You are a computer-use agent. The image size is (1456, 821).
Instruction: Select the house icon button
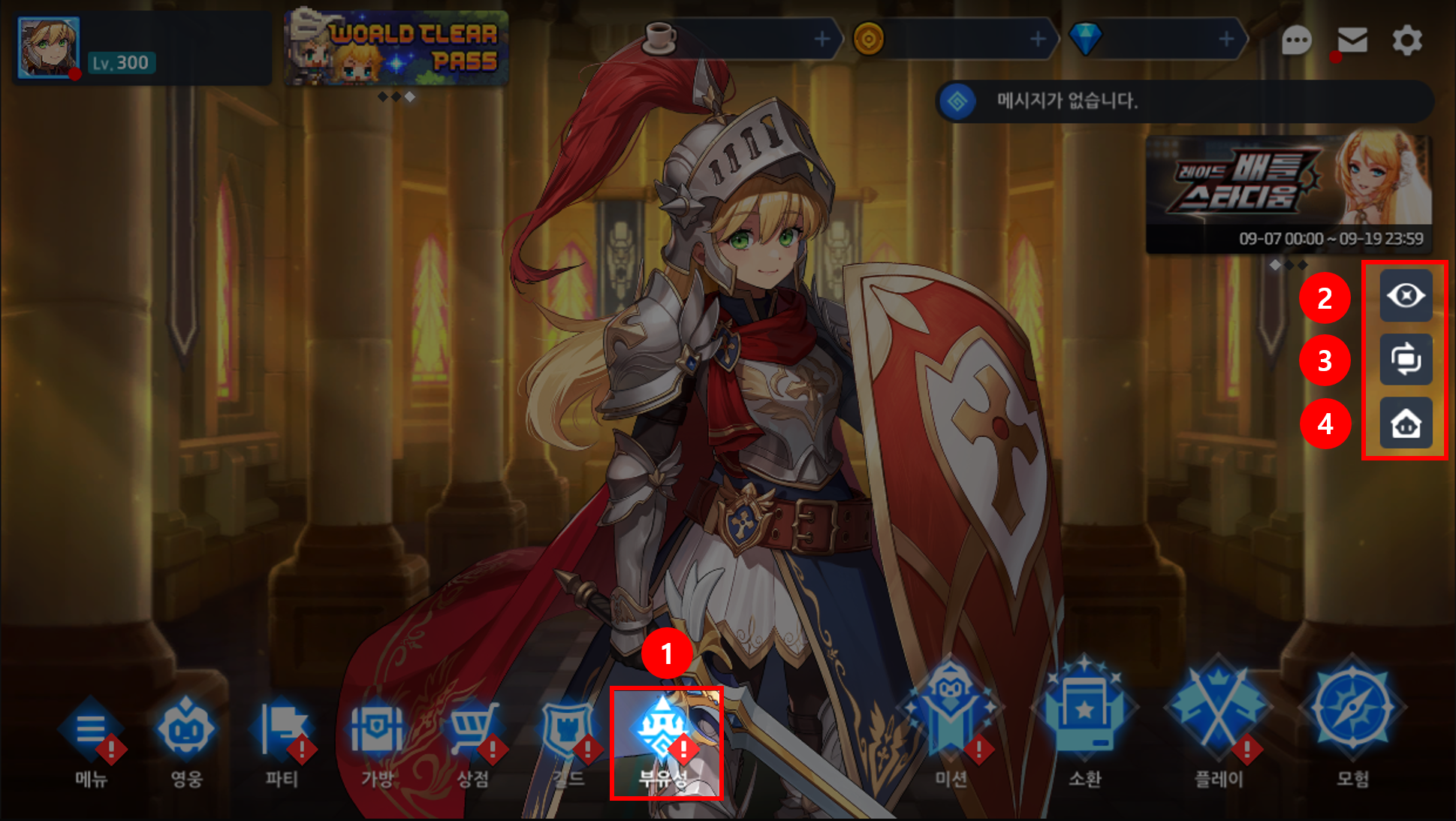pos(1406,424)
